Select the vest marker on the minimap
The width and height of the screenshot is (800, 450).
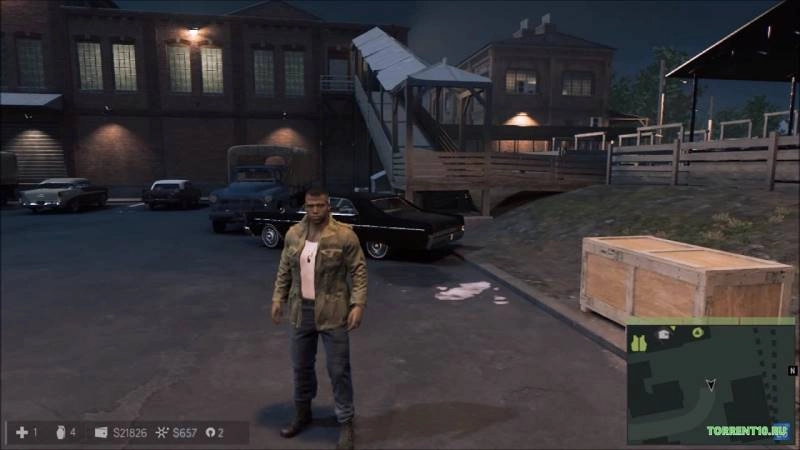[x=640, y=342]
